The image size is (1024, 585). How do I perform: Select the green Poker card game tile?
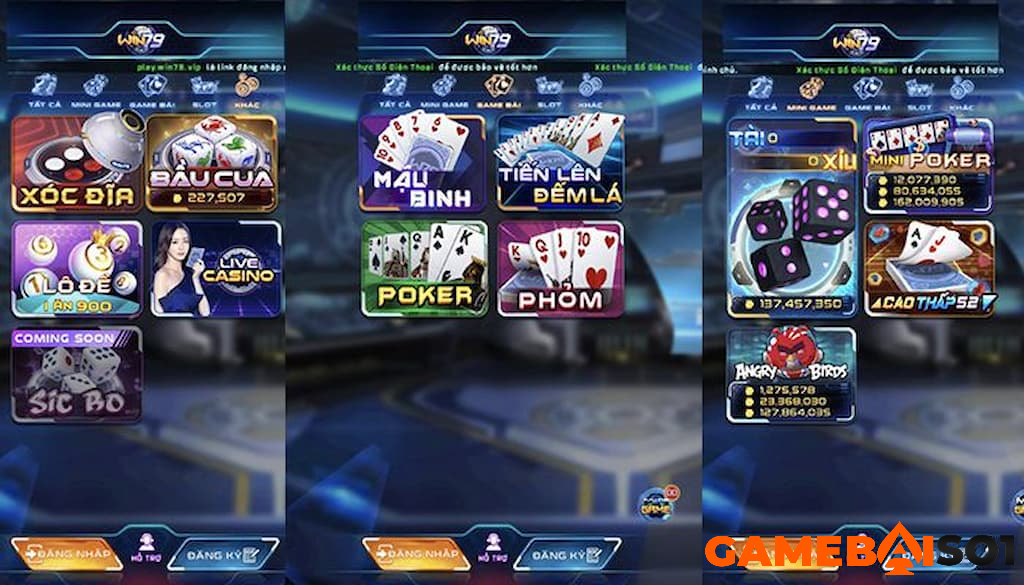point(424,268)
